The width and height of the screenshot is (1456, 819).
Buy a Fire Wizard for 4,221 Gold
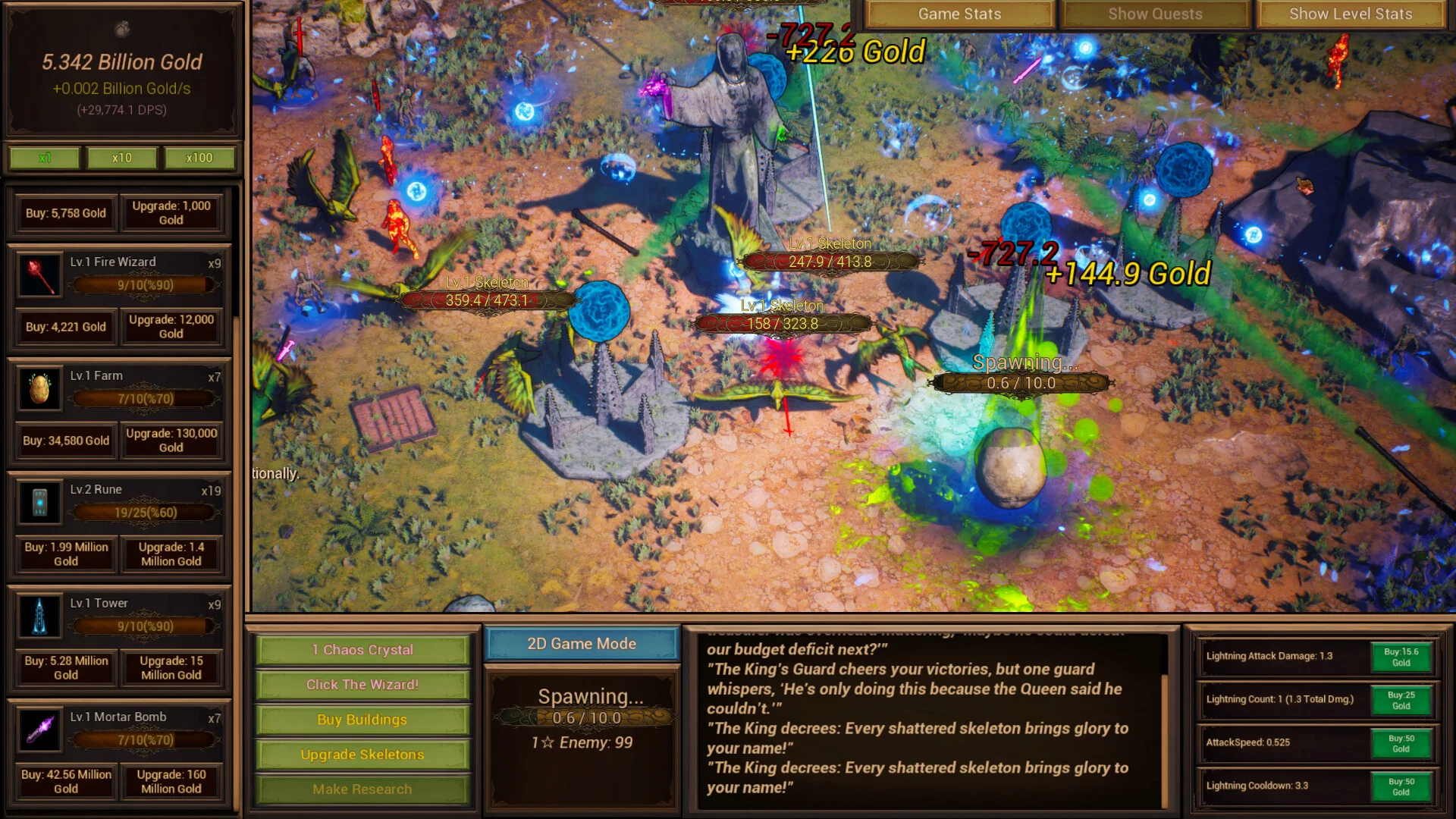(x=65, y=327)
